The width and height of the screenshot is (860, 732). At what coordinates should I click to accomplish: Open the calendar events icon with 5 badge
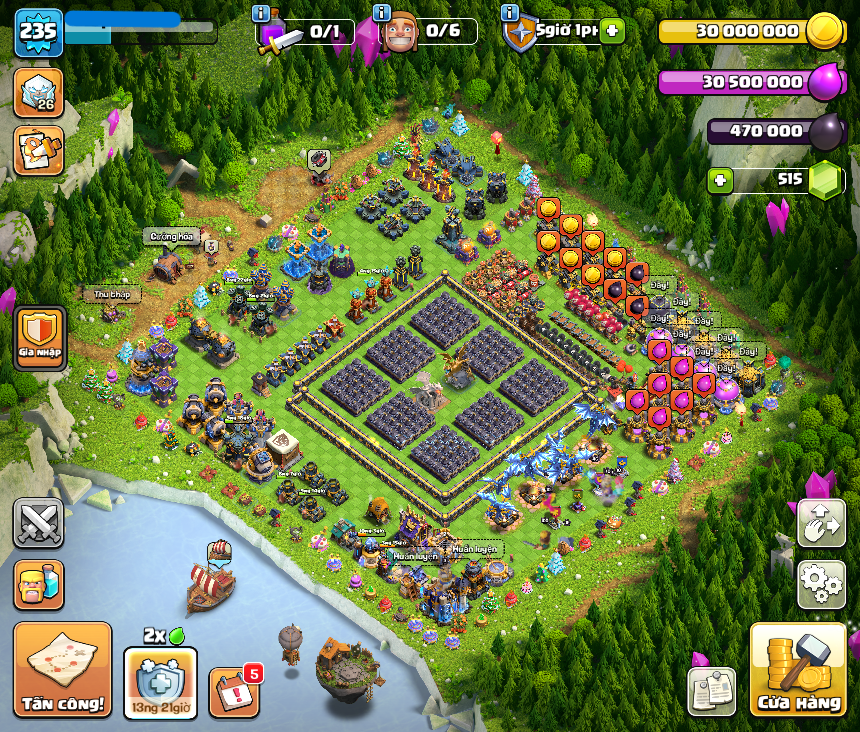point(234,692)
